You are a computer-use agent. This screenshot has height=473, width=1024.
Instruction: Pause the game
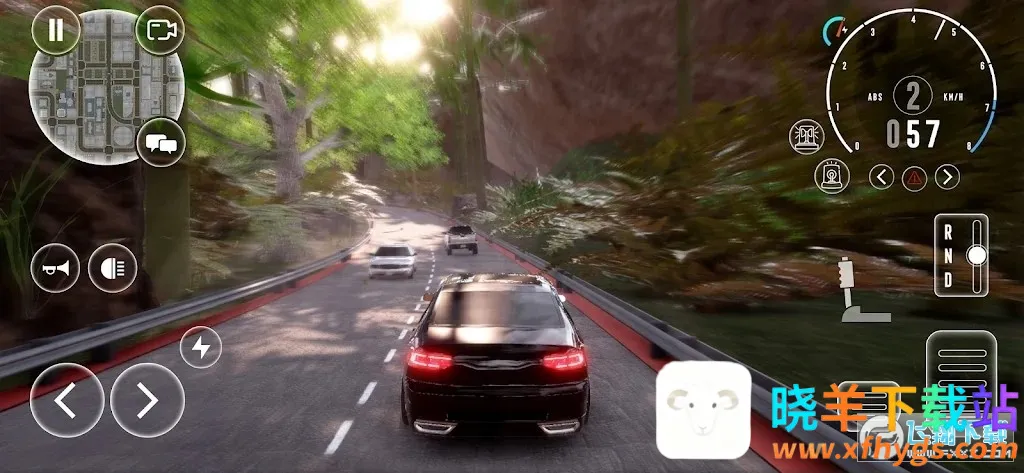[55, 30]
